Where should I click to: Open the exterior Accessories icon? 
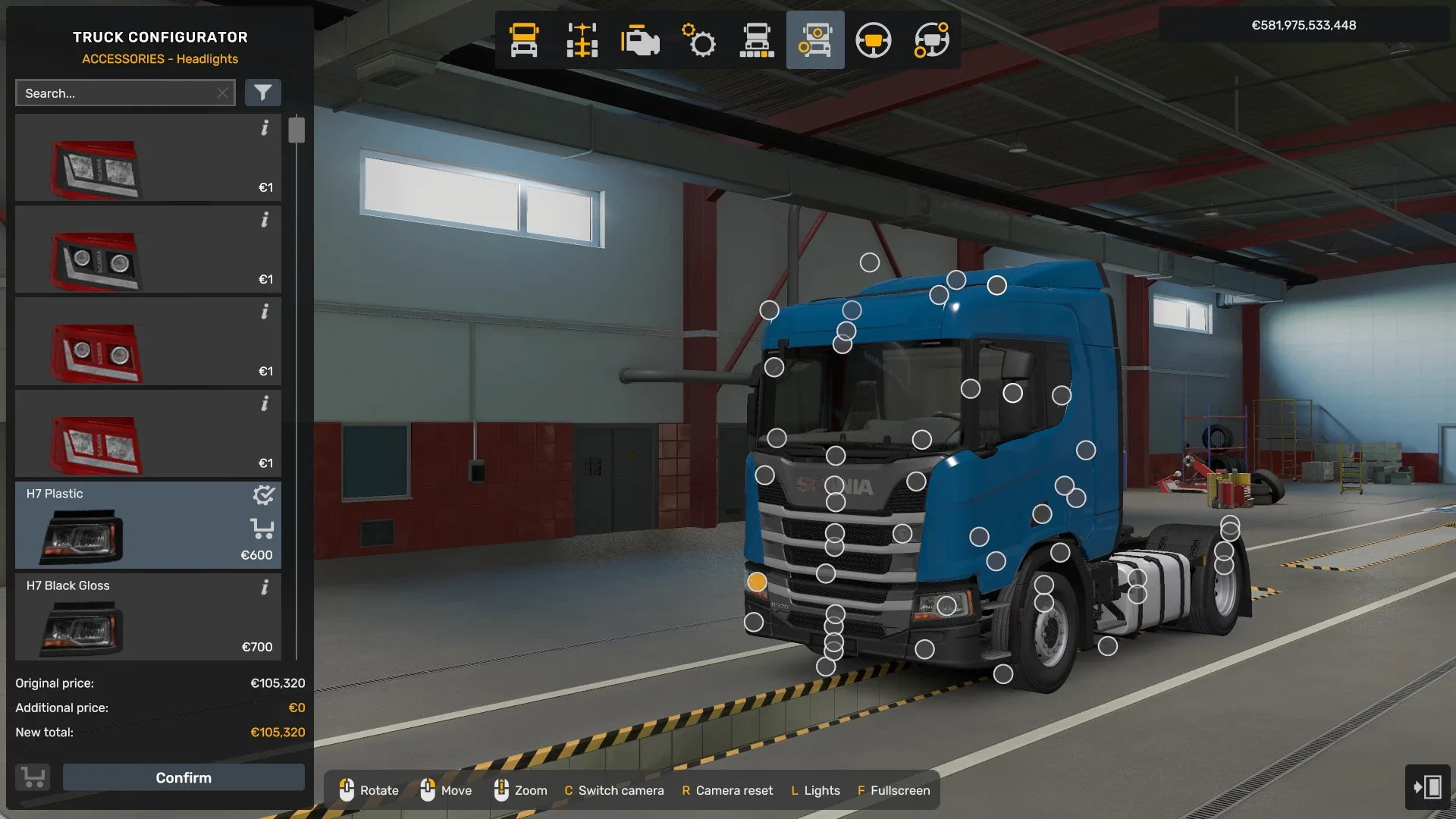point(815,40)
